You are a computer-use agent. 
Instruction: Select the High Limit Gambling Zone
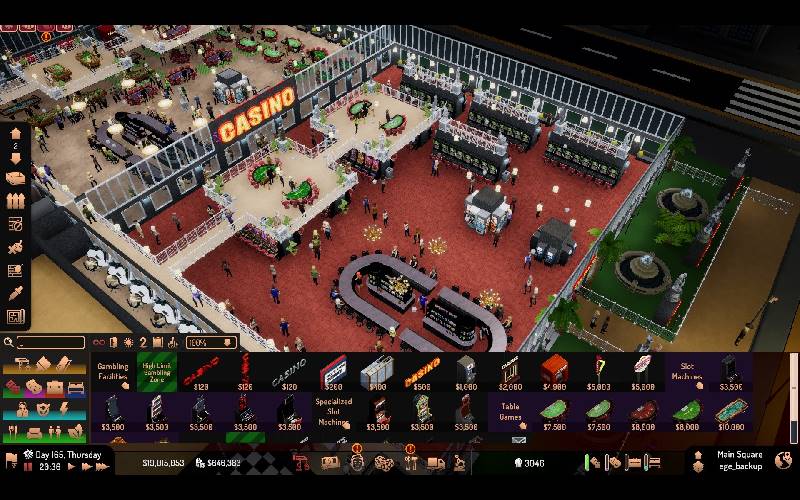(x=156, y=371)
